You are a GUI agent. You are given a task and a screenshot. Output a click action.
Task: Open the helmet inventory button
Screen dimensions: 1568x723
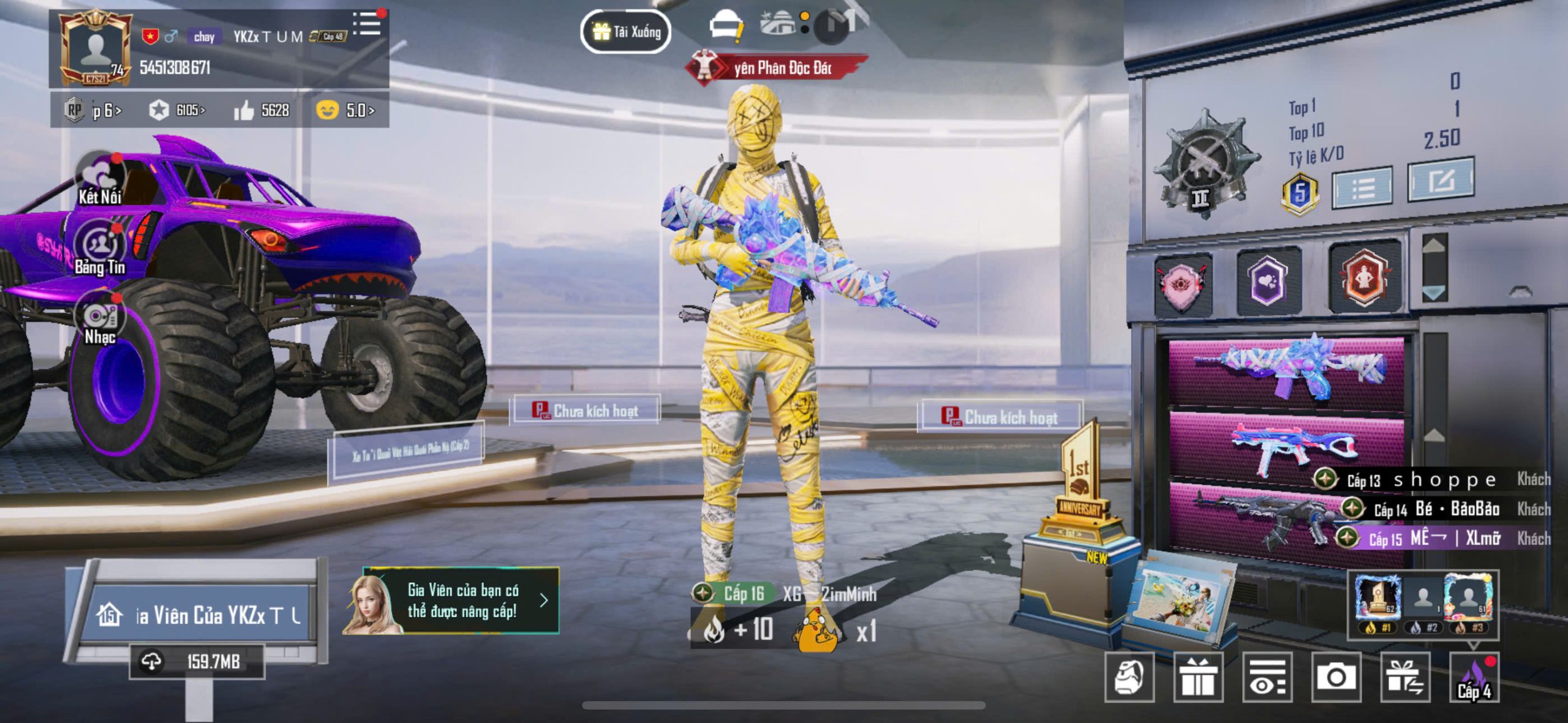(1129, 677)
